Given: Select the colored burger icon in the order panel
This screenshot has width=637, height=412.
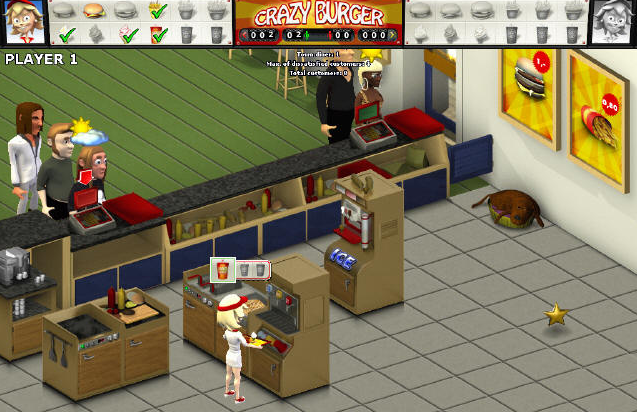Looking at the screenshot, I should click(93, 11).
